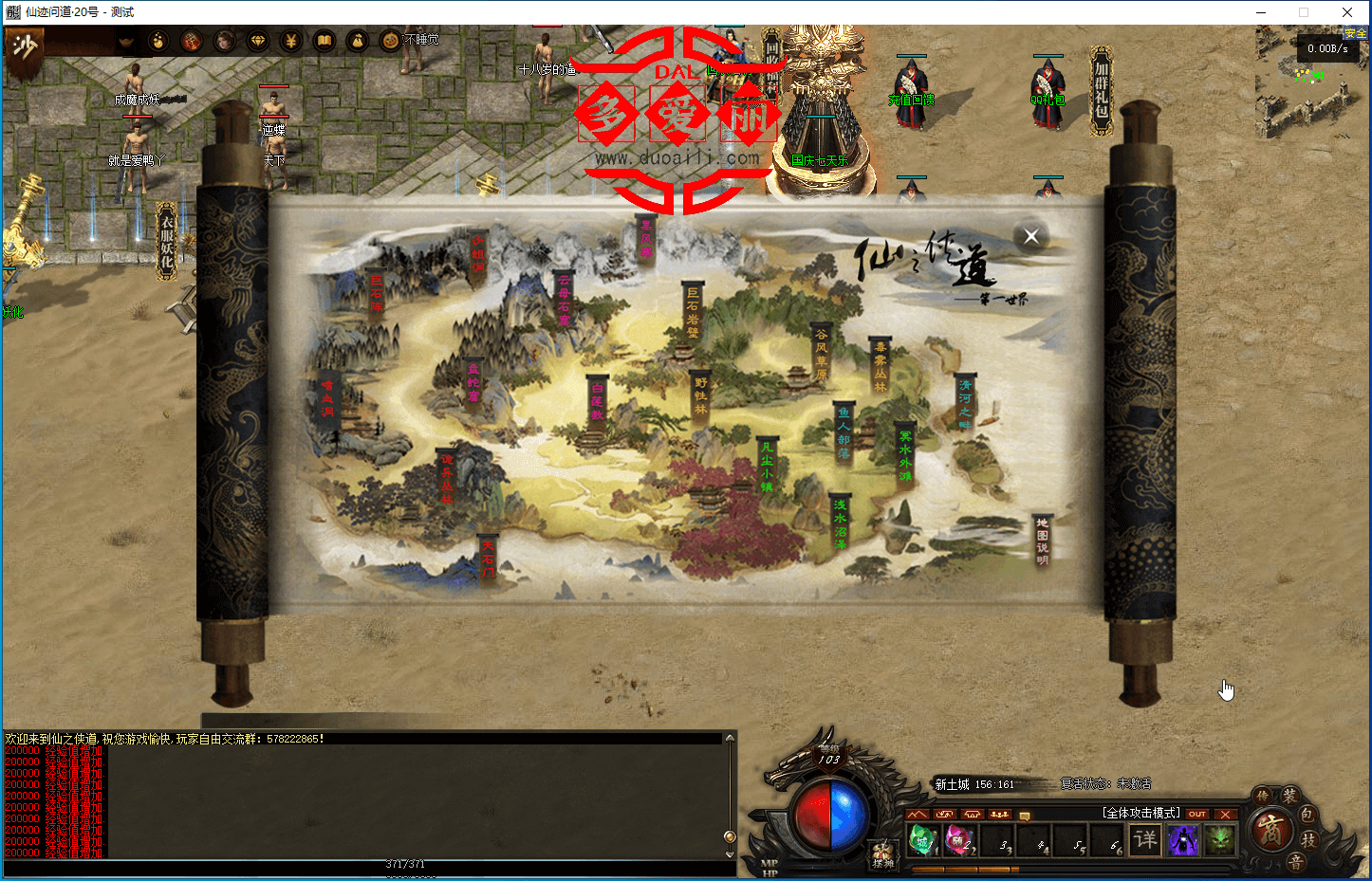The image size is (1372, 881).
Task: Choose the 黑风寨 location banner
Action: (646, 240)
